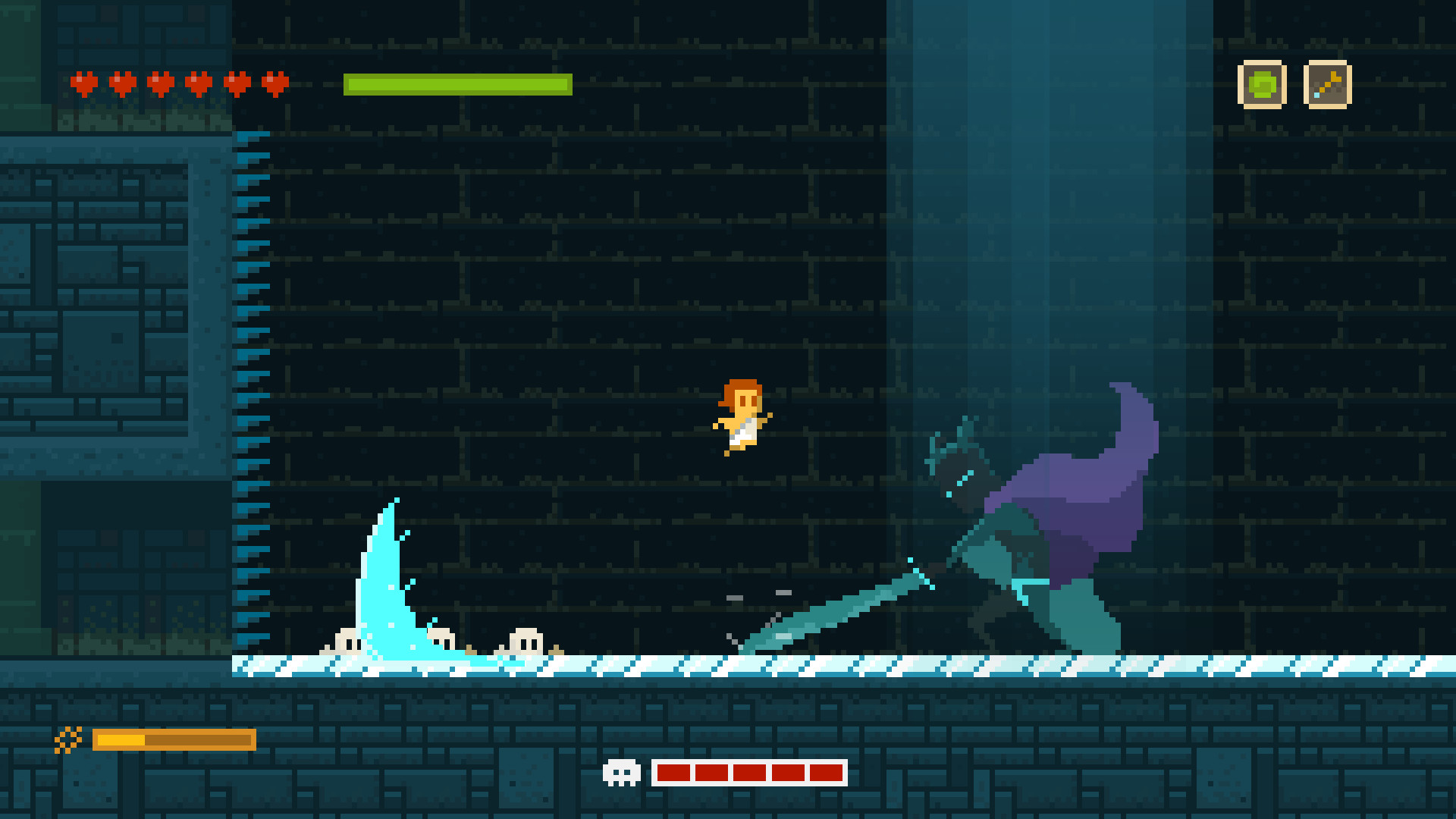The width and height of the screenshot is (1456, 819).
Task: Select the golden key item slot
Action: [1326, 85]
